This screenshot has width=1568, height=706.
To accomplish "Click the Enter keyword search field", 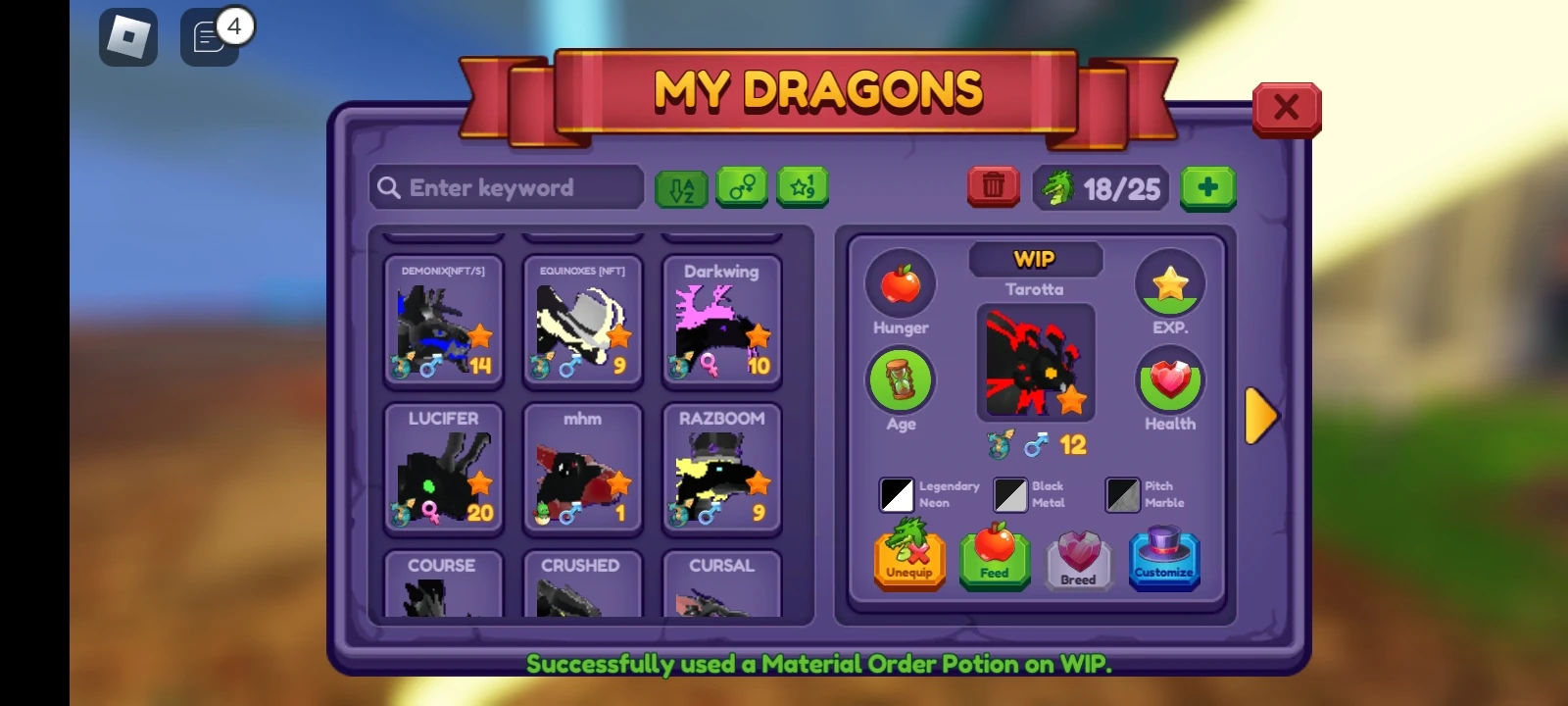I will (505, 187).
